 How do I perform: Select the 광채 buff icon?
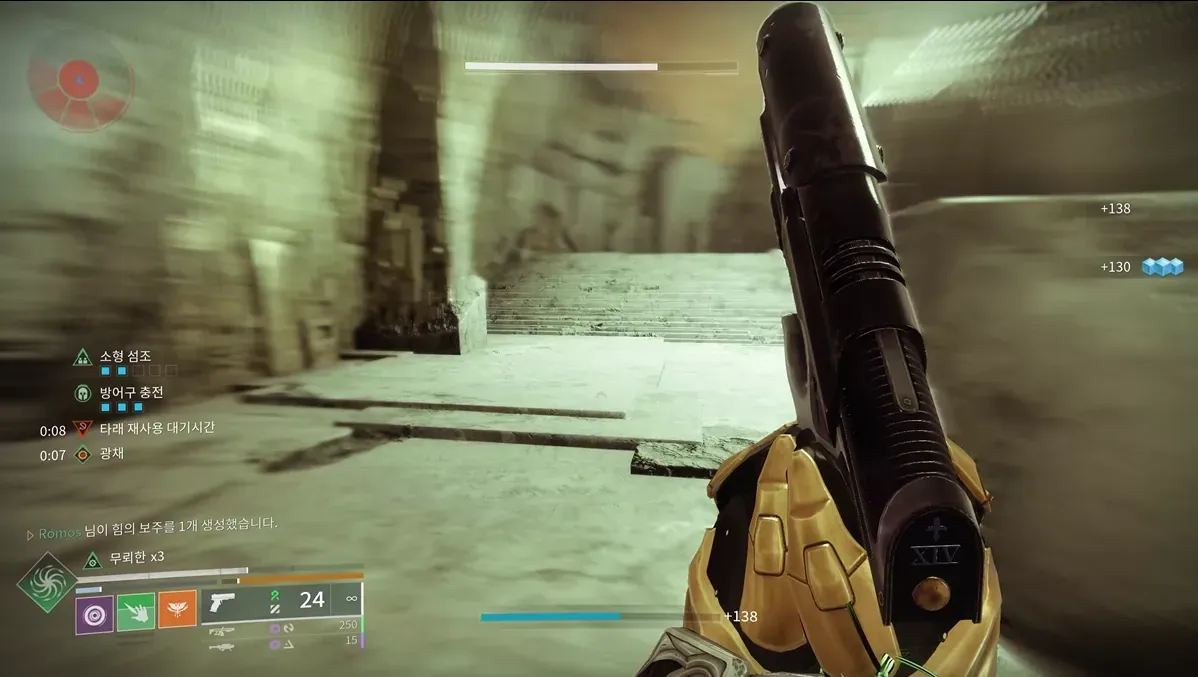(83, 455)
